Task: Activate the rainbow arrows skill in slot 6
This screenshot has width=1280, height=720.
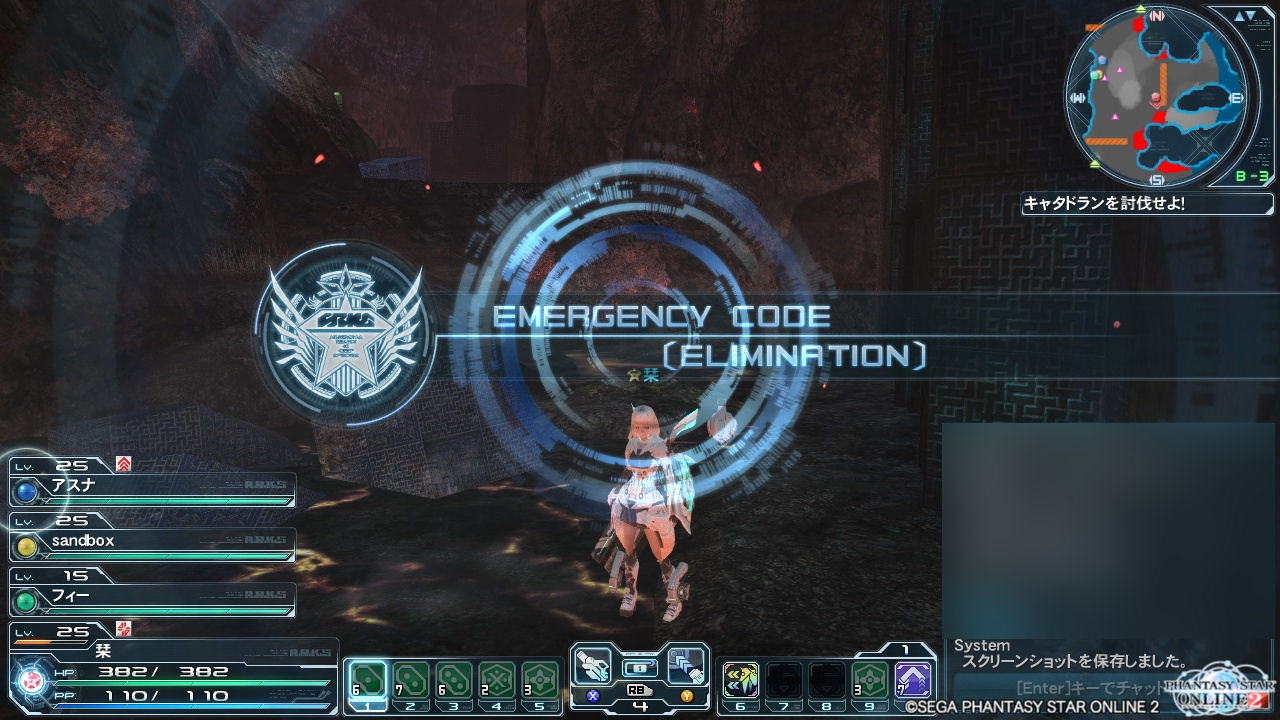Action: pyautogui.click(x=741, y=680)
